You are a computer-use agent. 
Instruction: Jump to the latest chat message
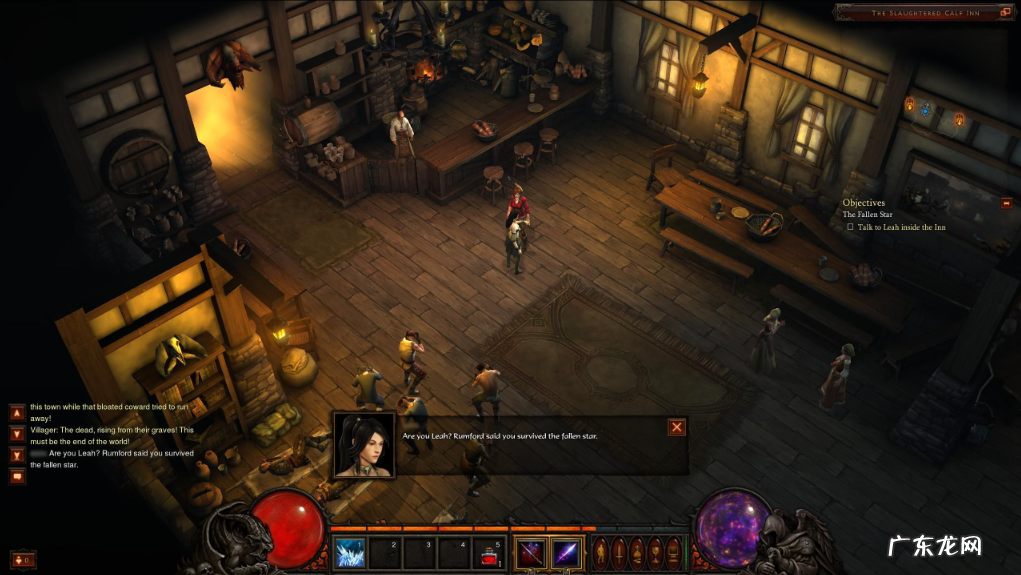(17, 455)
